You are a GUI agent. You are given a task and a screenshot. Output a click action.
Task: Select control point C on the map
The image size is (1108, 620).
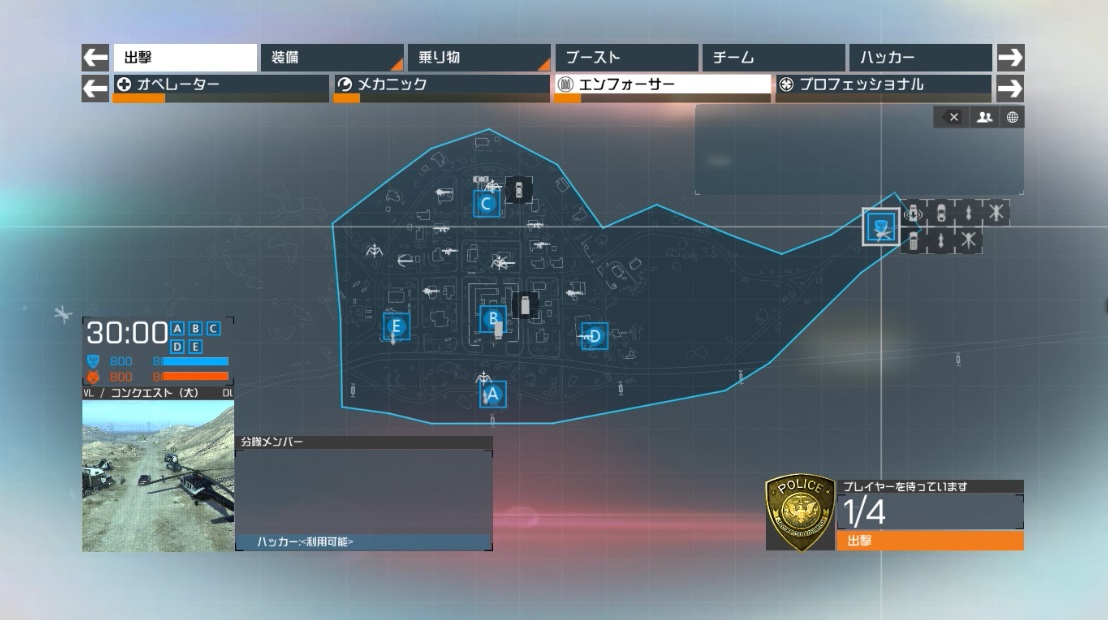[x=486, y=204]
